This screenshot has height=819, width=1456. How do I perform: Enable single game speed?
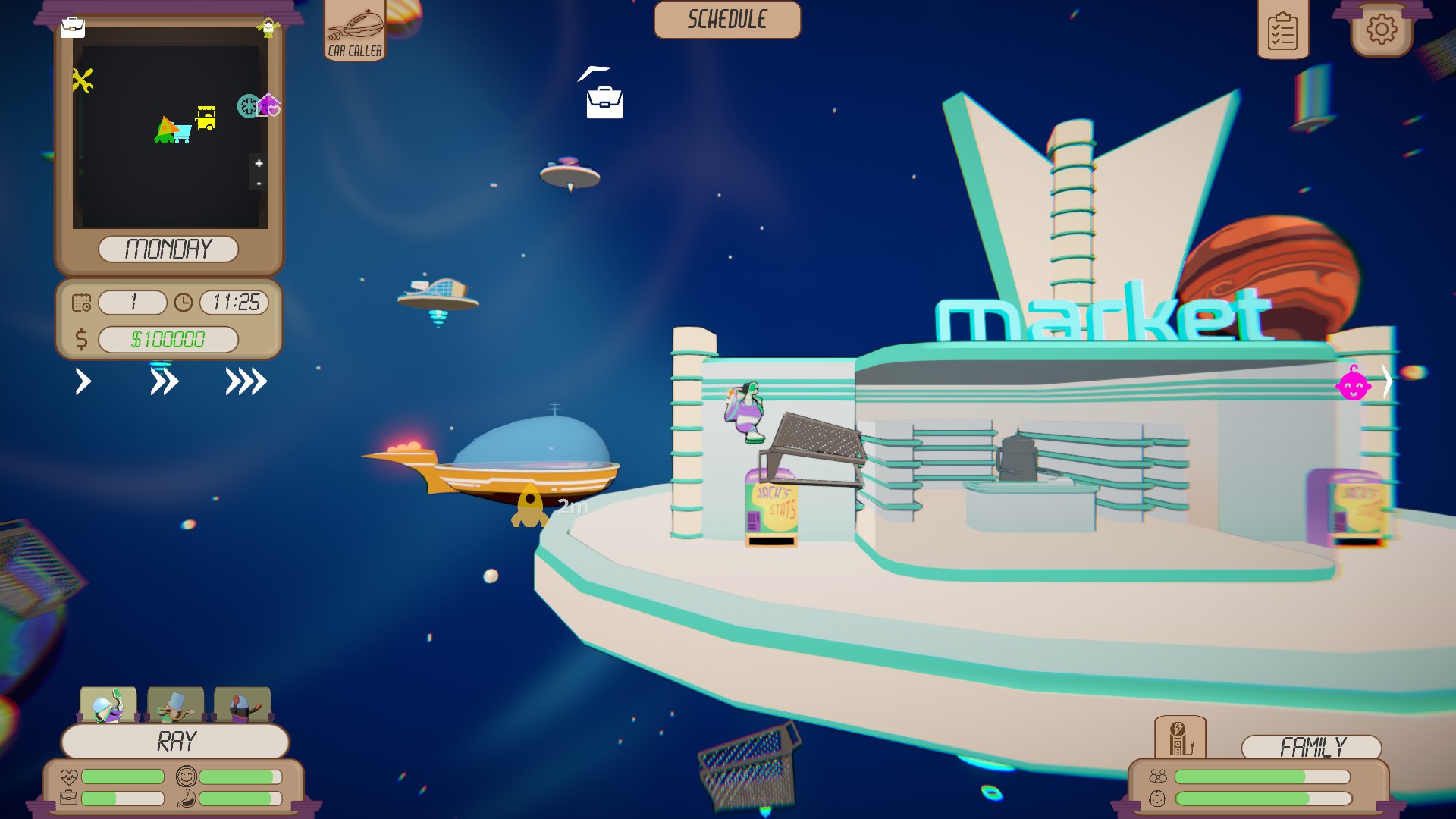pyautogui.click(x=83, y=382)
